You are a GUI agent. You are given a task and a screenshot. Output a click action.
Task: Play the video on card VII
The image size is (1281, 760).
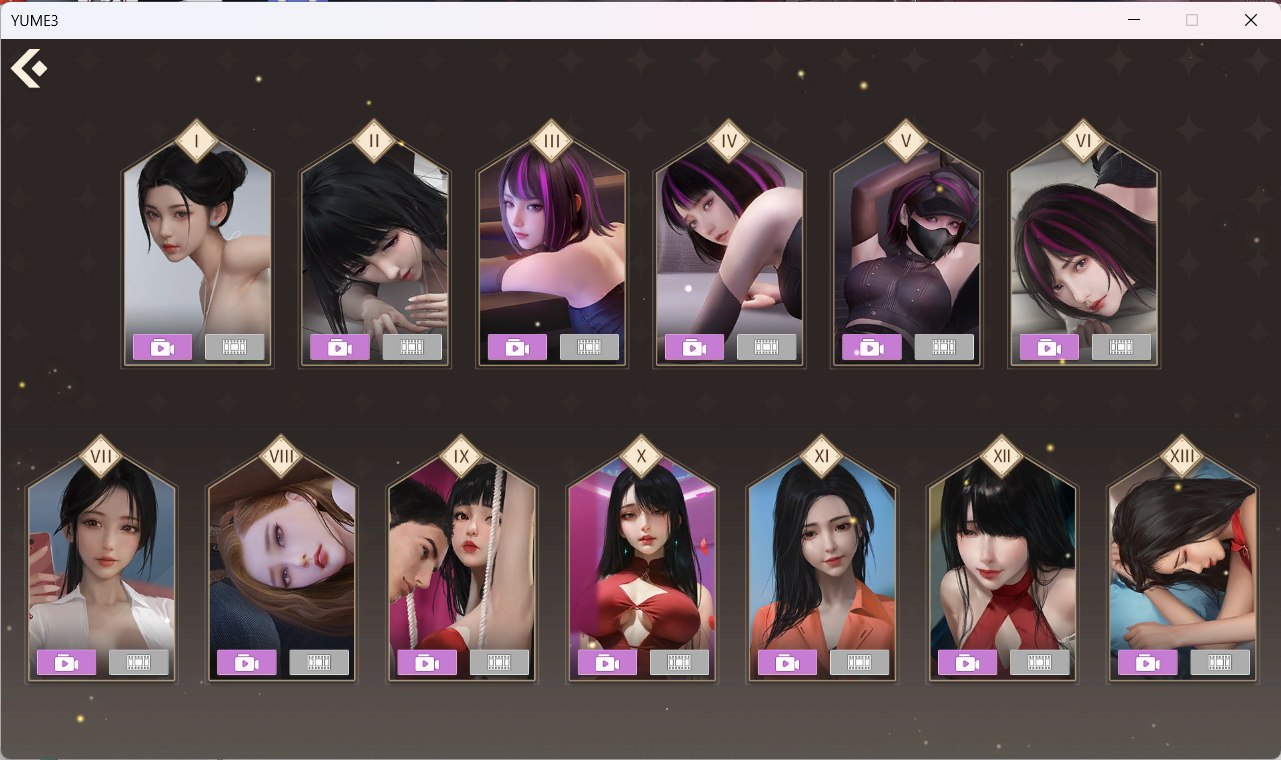pyautogui.click(x=66, y=661)
